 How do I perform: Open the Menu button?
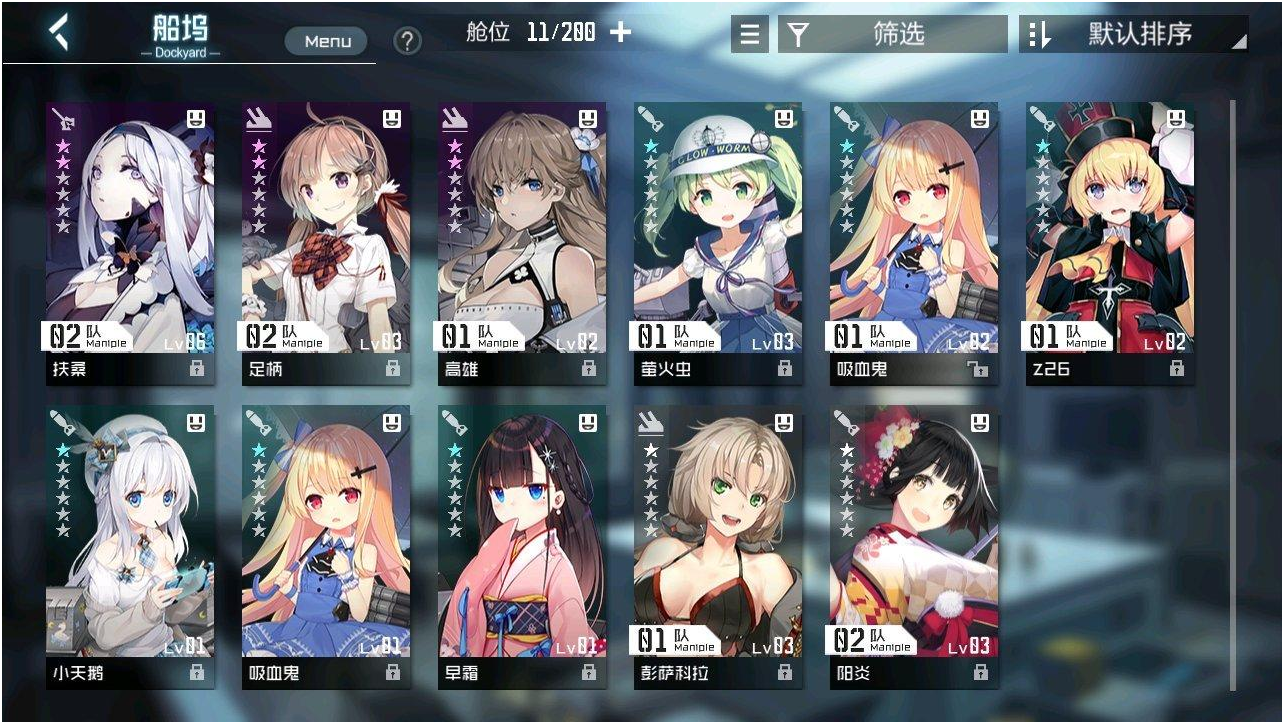(x=327, y=41)
